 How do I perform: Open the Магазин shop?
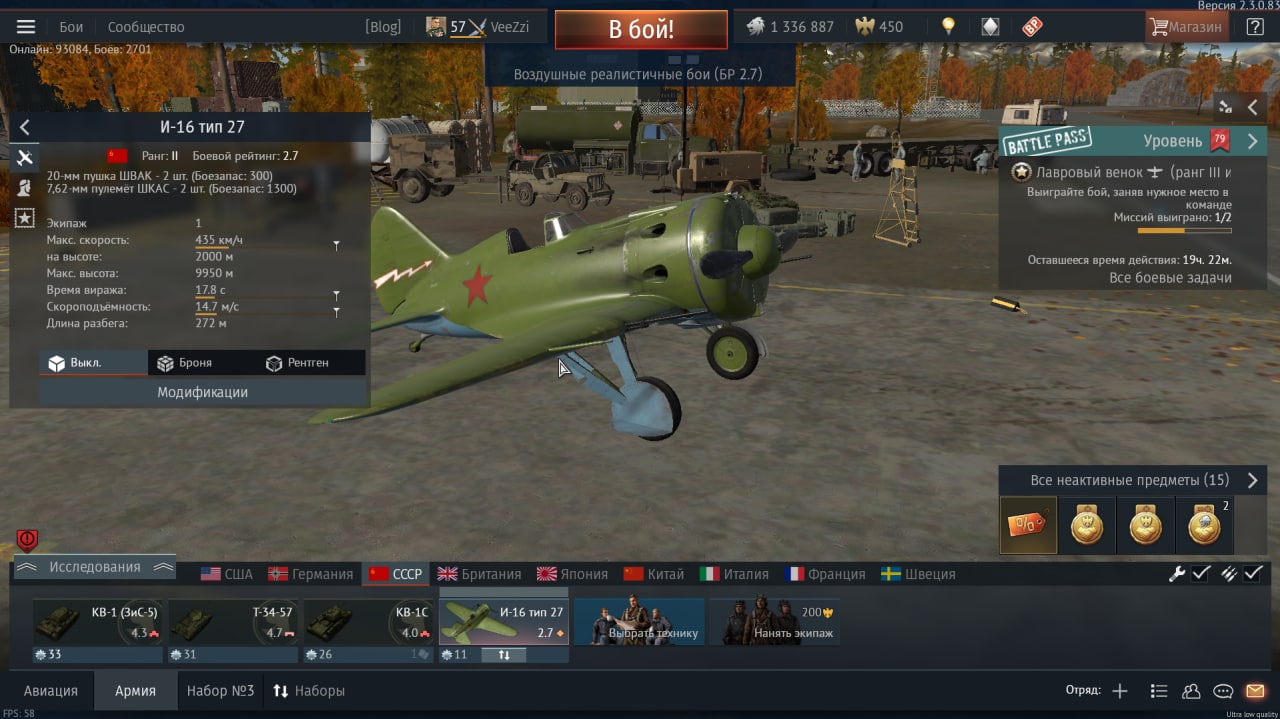click(x=1186, y=27)
